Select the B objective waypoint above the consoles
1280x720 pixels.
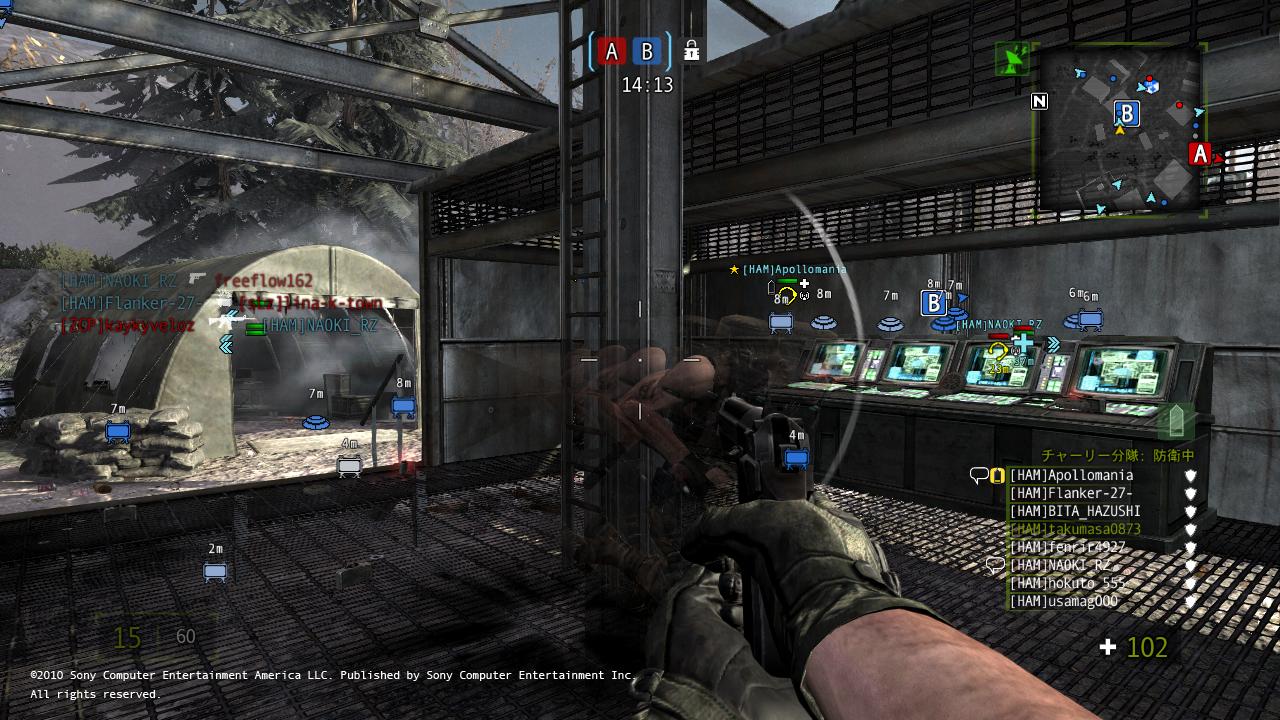coord(933,302)
